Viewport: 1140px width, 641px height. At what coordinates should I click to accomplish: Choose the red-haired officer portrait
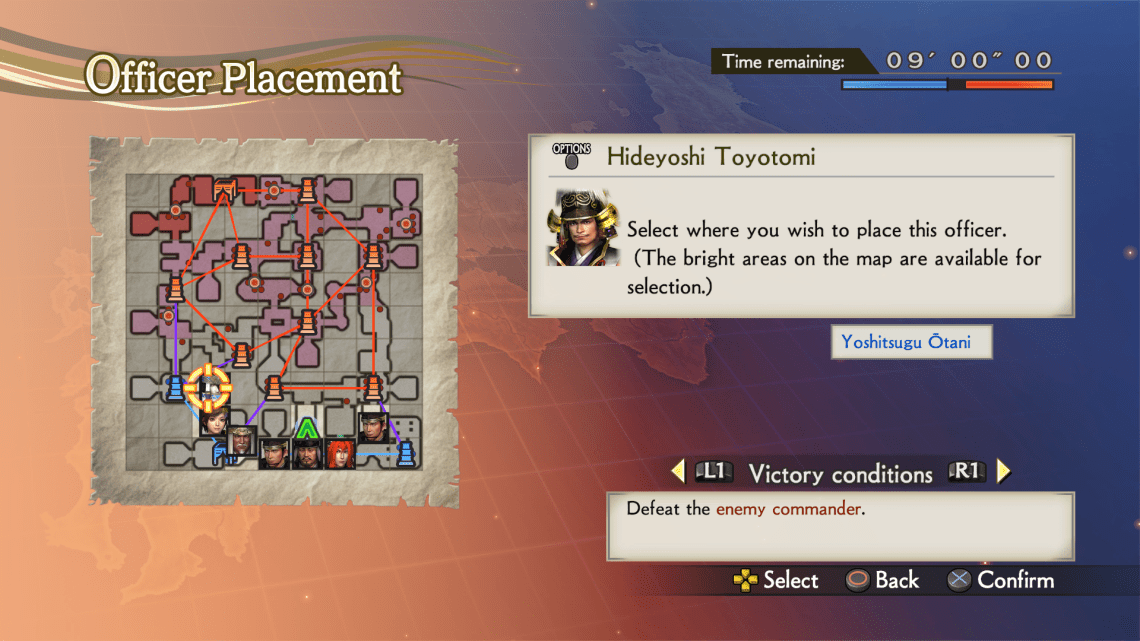click(340, 454)
